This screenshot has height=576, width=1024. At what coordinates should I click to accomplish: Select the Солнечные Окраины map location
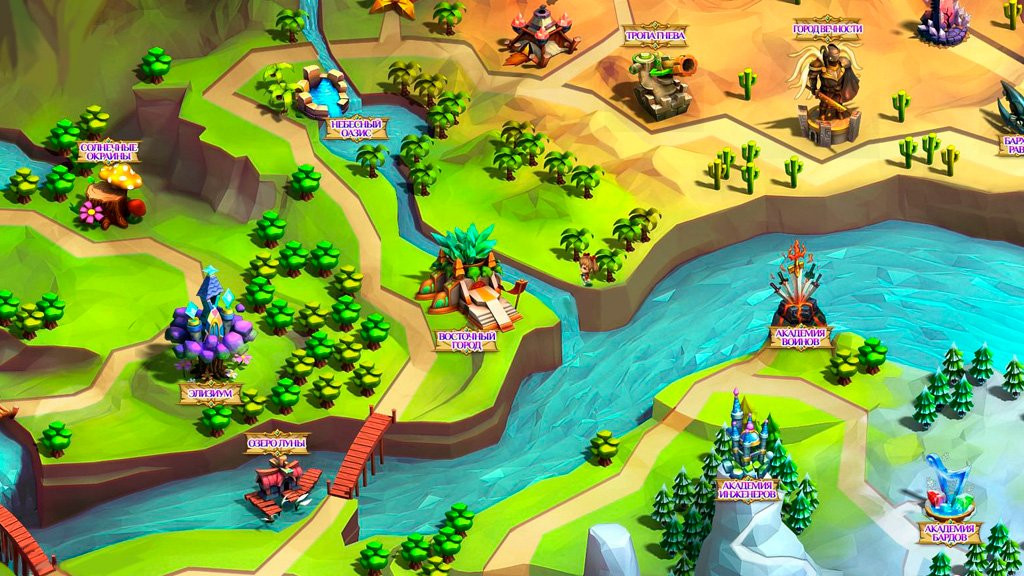(x=108, y=151)
